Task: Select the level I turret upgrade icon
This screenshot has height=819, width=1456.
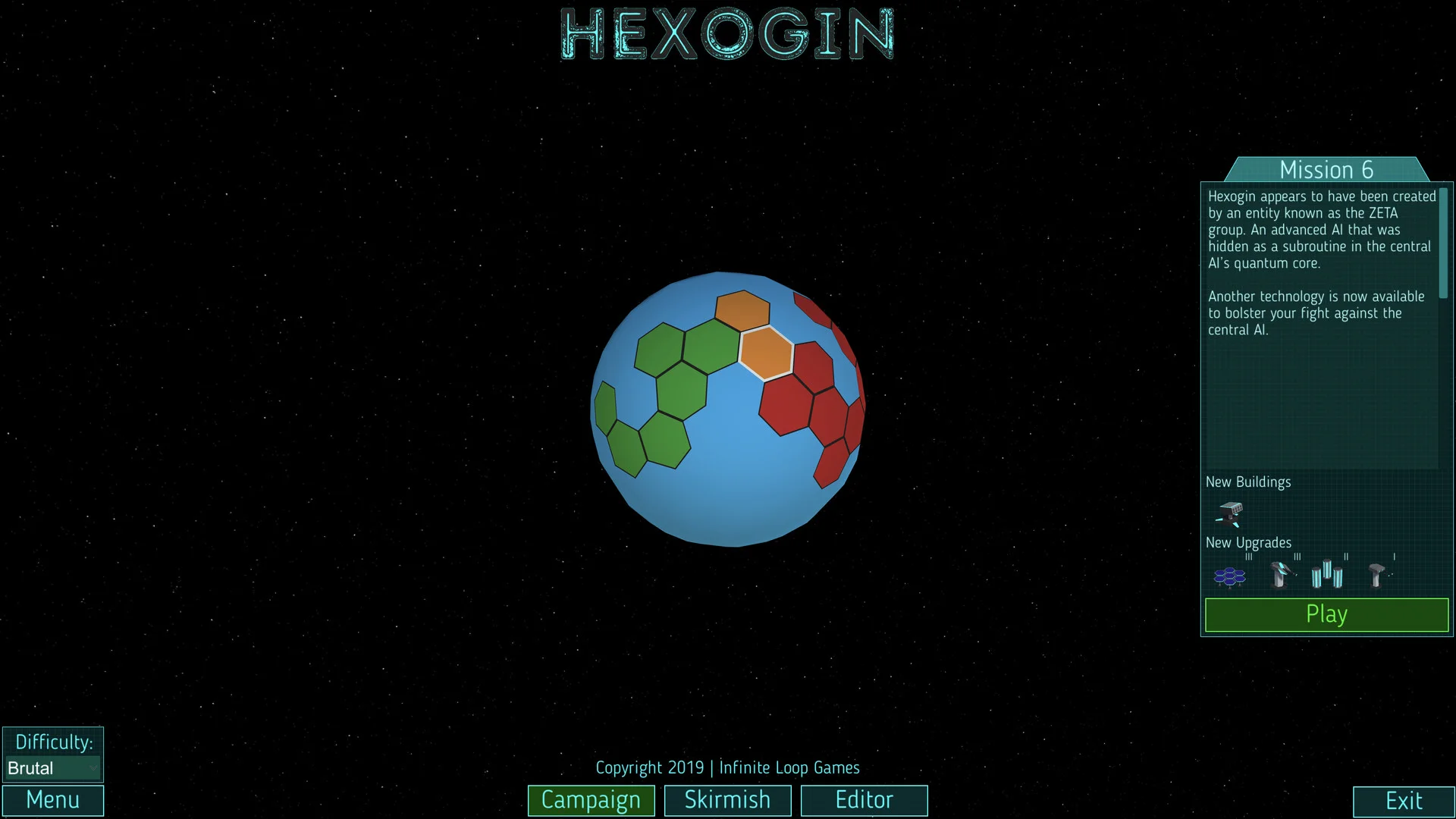Action: [1378, 574]
